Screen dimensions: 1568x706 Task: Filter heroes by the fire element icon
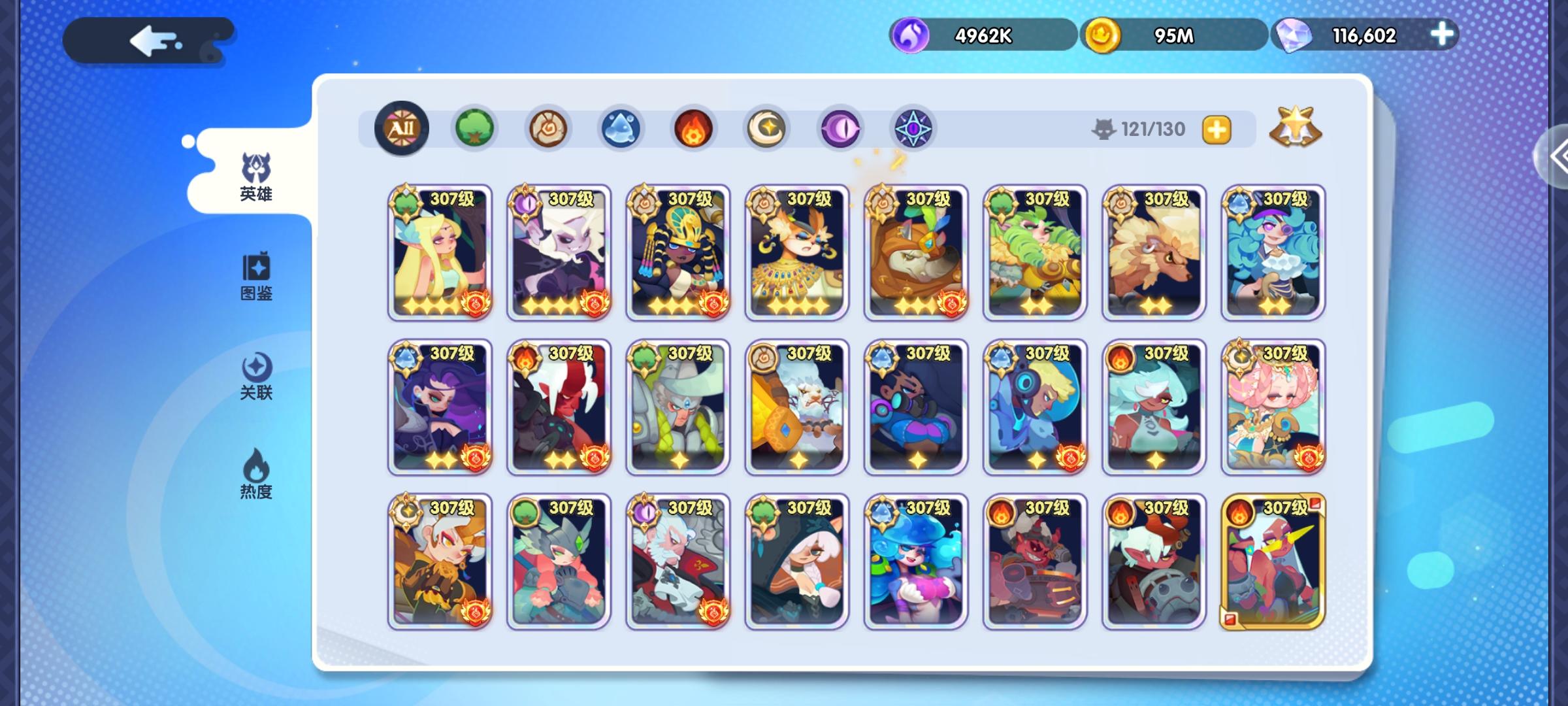694,129
